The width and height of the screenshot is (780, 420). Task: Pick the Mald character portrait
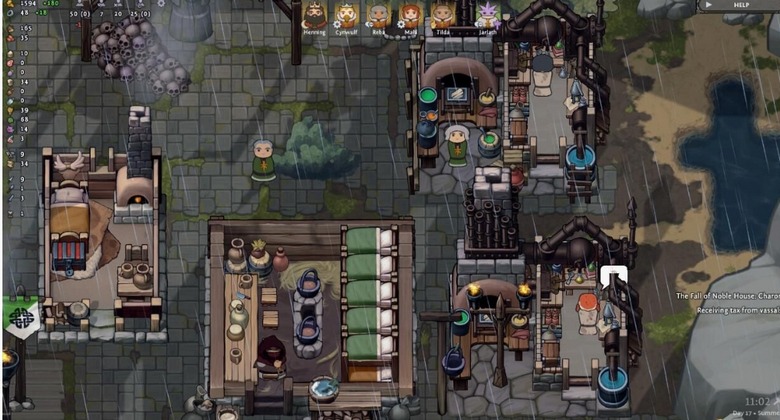tap(410, 15)
